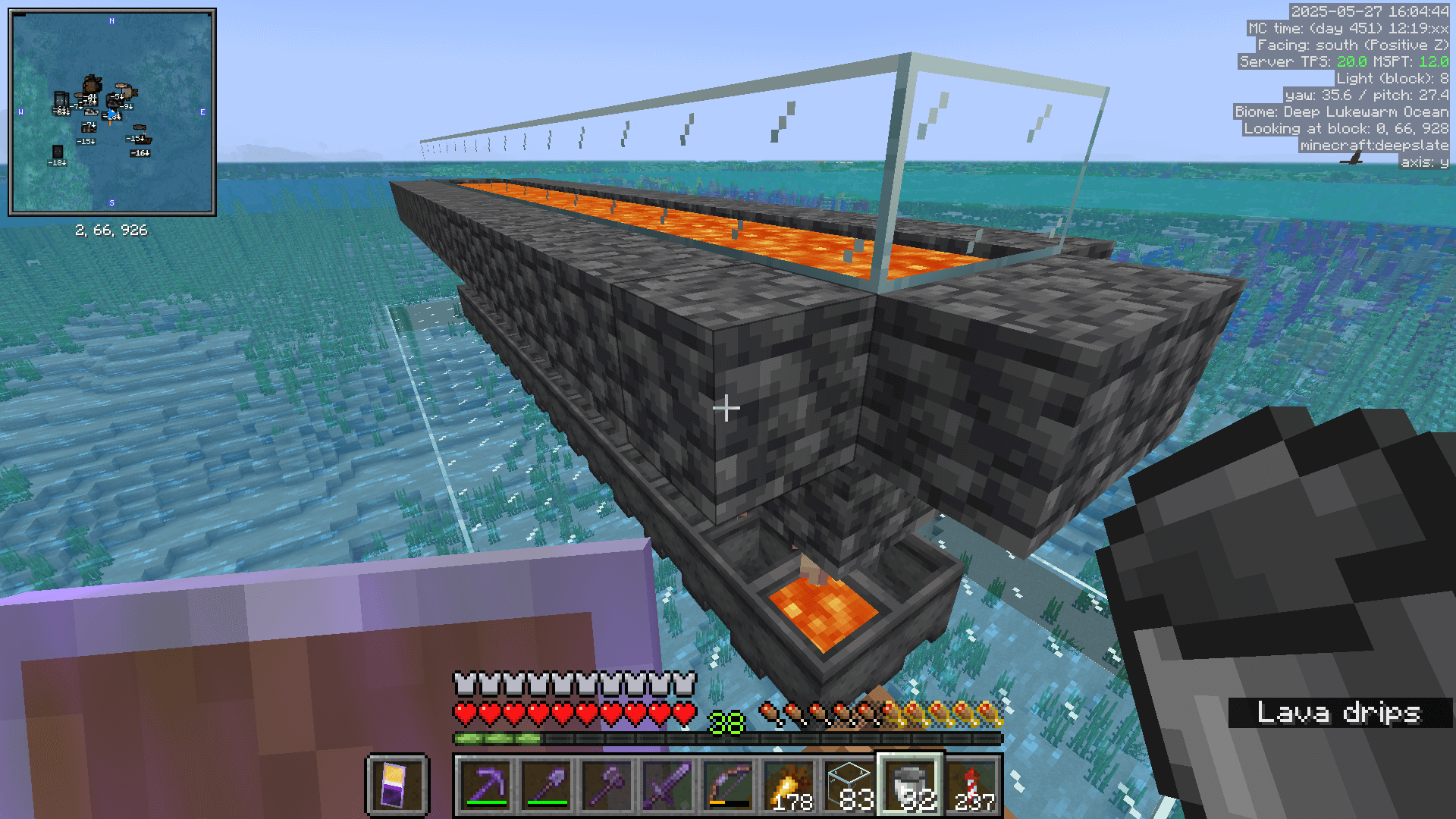
Task: Click the Biome: Deep Lukewarm Ocean info line
Action: click(1339, 111)
